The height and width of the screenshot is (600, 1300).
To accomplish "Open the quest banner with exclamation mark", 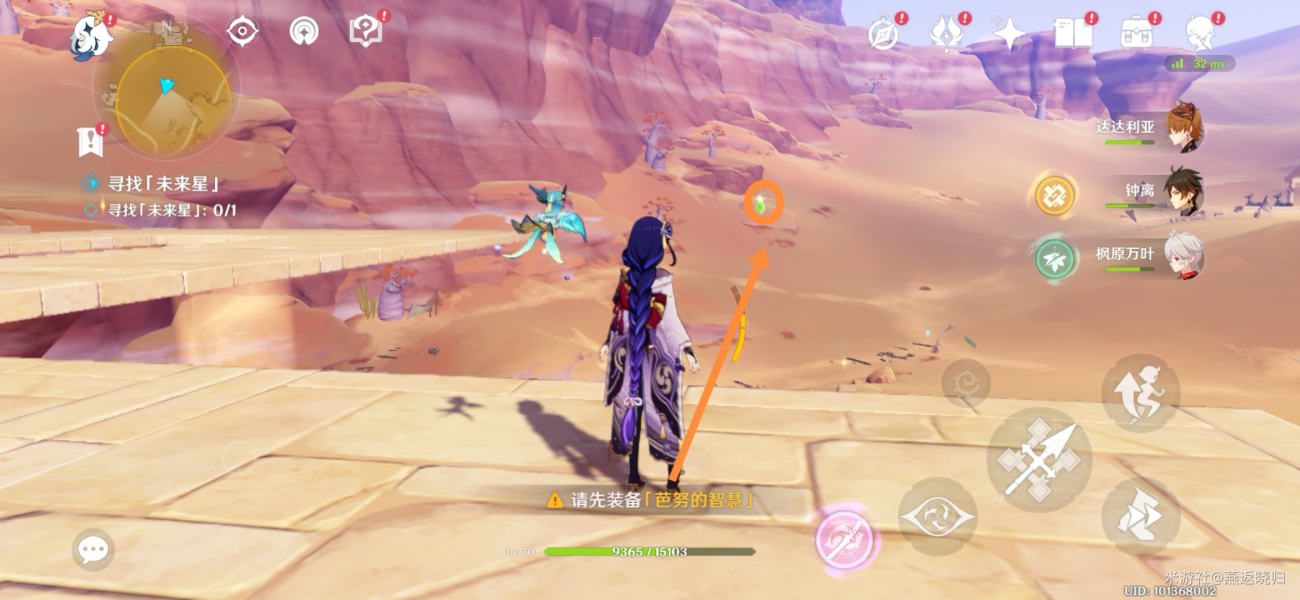I will pyautogui.click(x=90, y=141).
